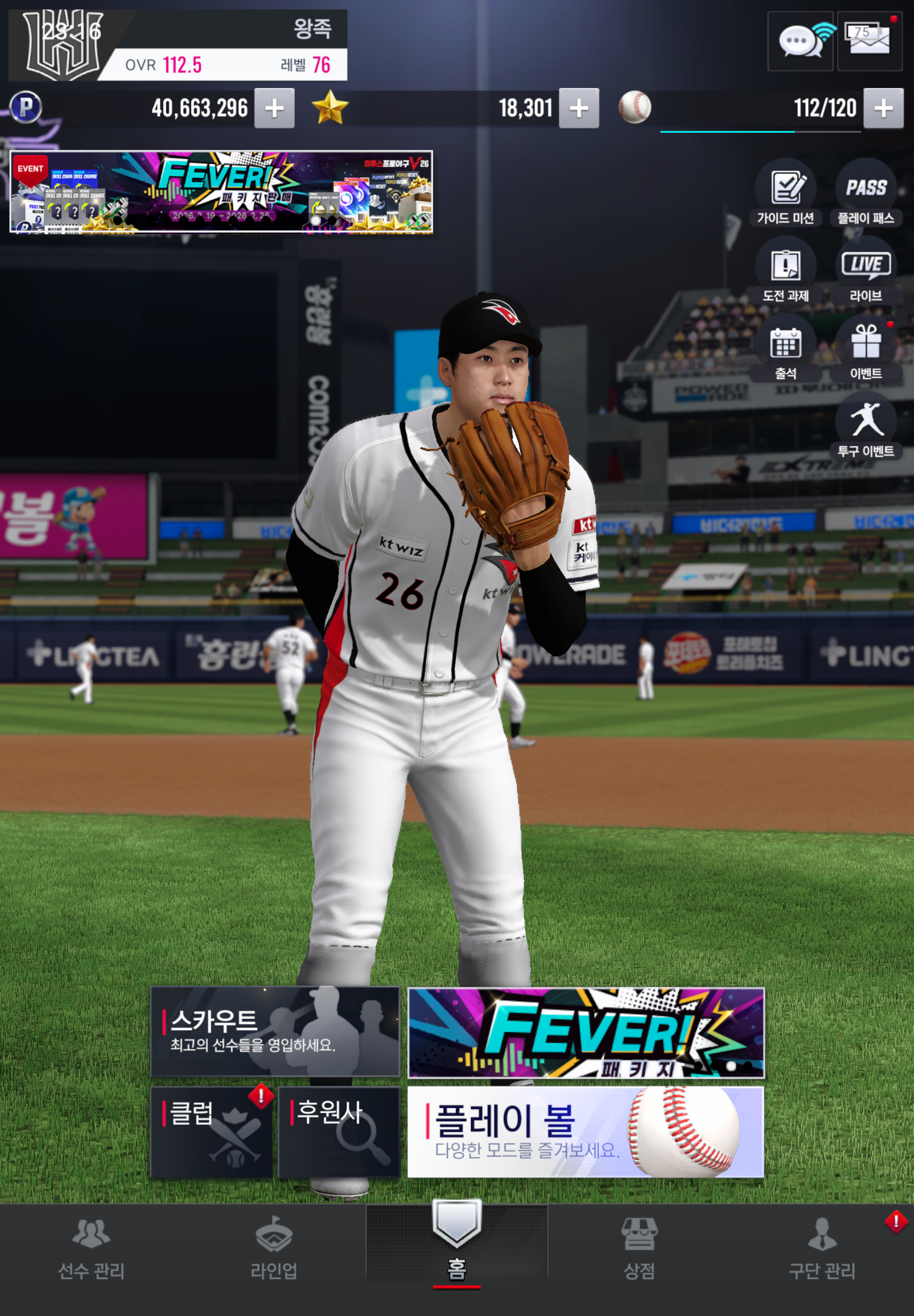The height and width of the screenshot is (1316, 914).
Task: Open the FEVER event banner at top
Action: click(x=221, y=192)
